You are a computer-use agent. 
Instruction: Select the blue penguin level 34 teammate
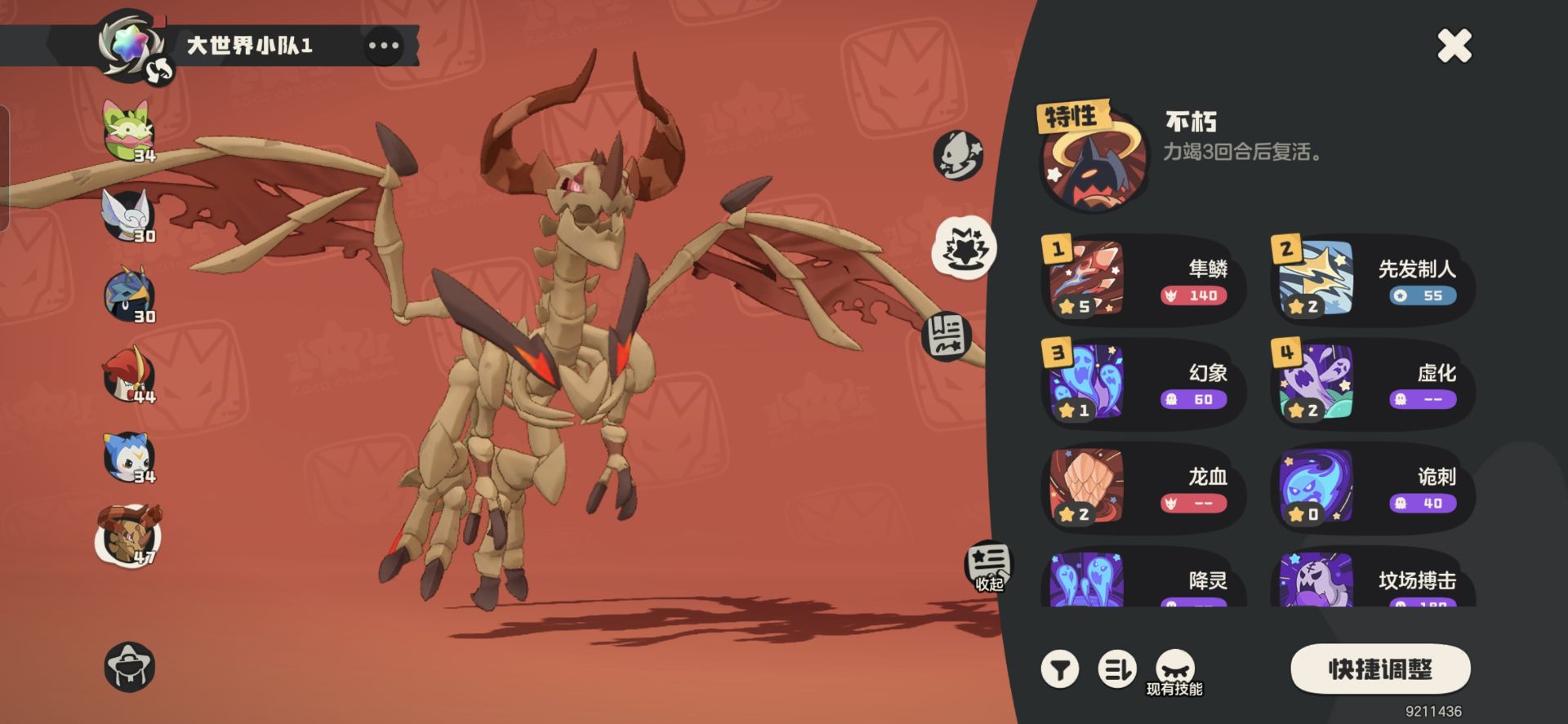click(128, 456)
